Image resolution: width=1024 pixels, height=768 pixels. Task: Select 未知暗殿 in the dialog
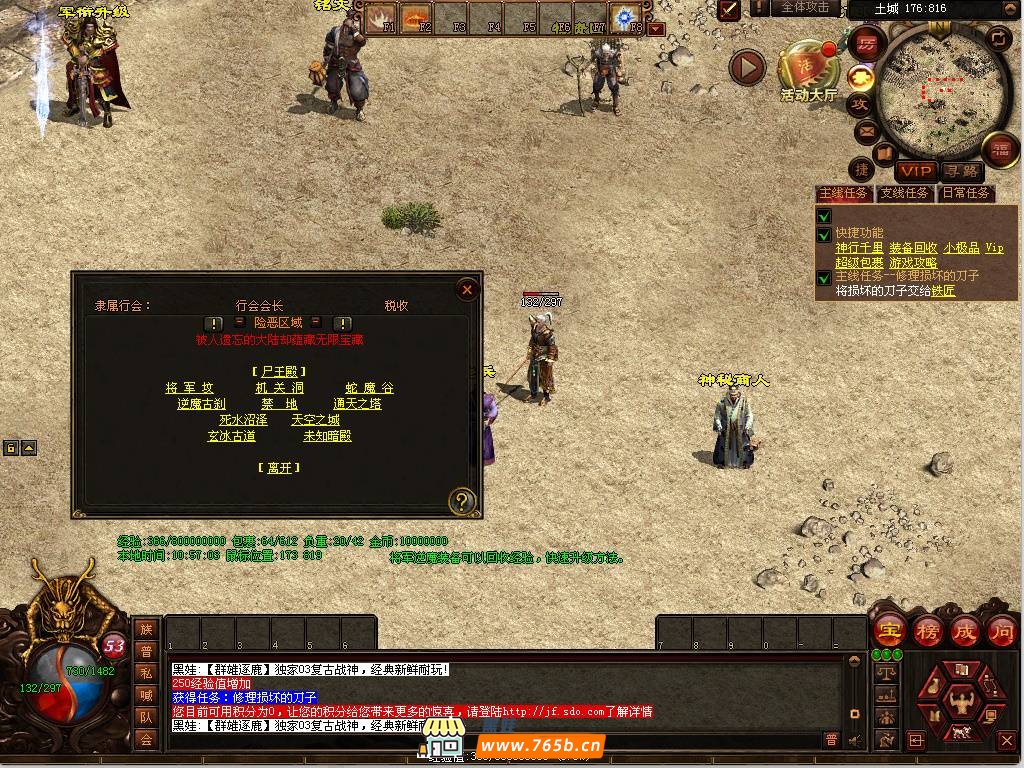pyautogui.click(x=327, y=436)
